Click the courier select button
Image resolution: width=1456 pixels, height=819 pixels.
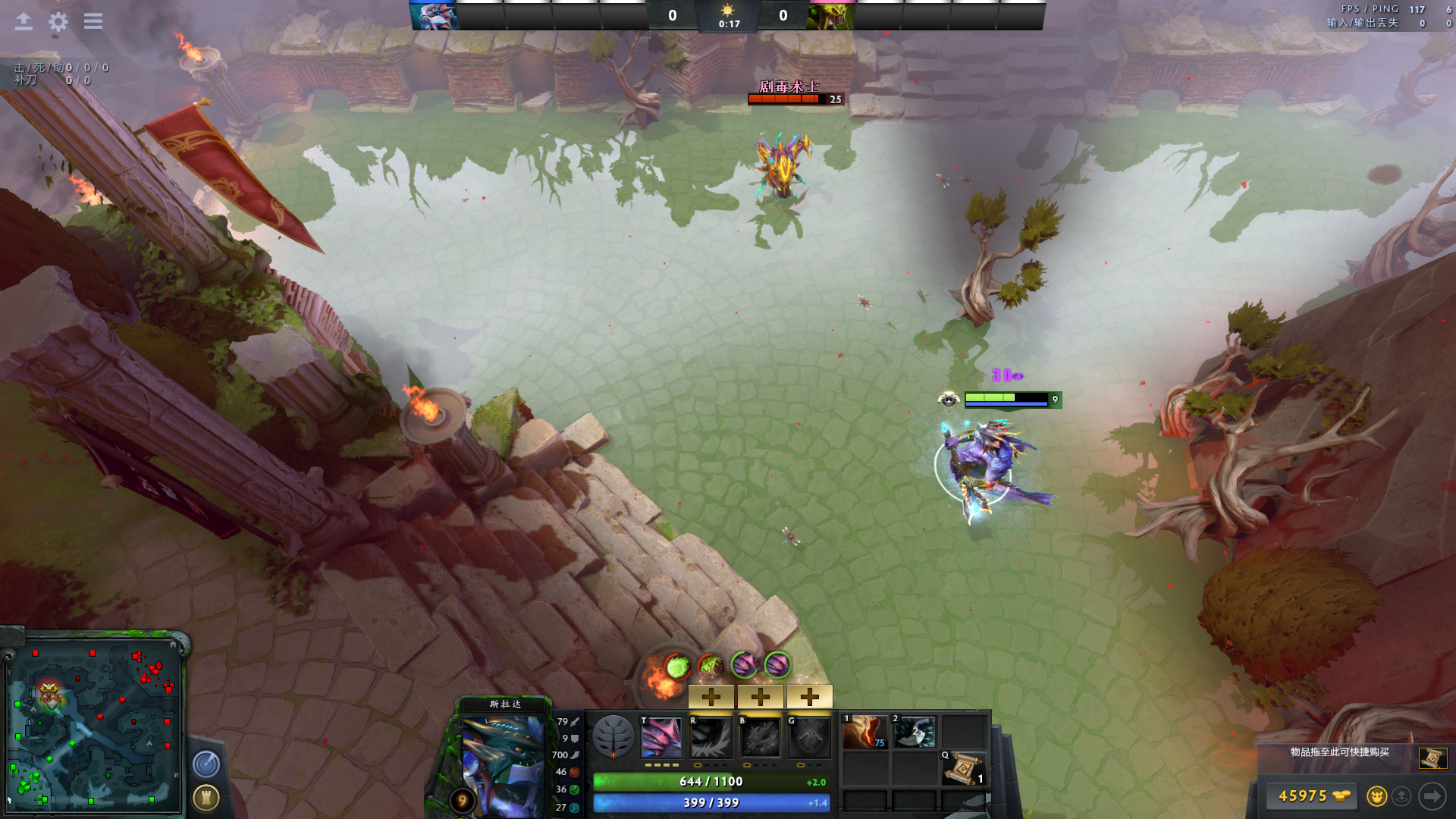click(1376, 795)
